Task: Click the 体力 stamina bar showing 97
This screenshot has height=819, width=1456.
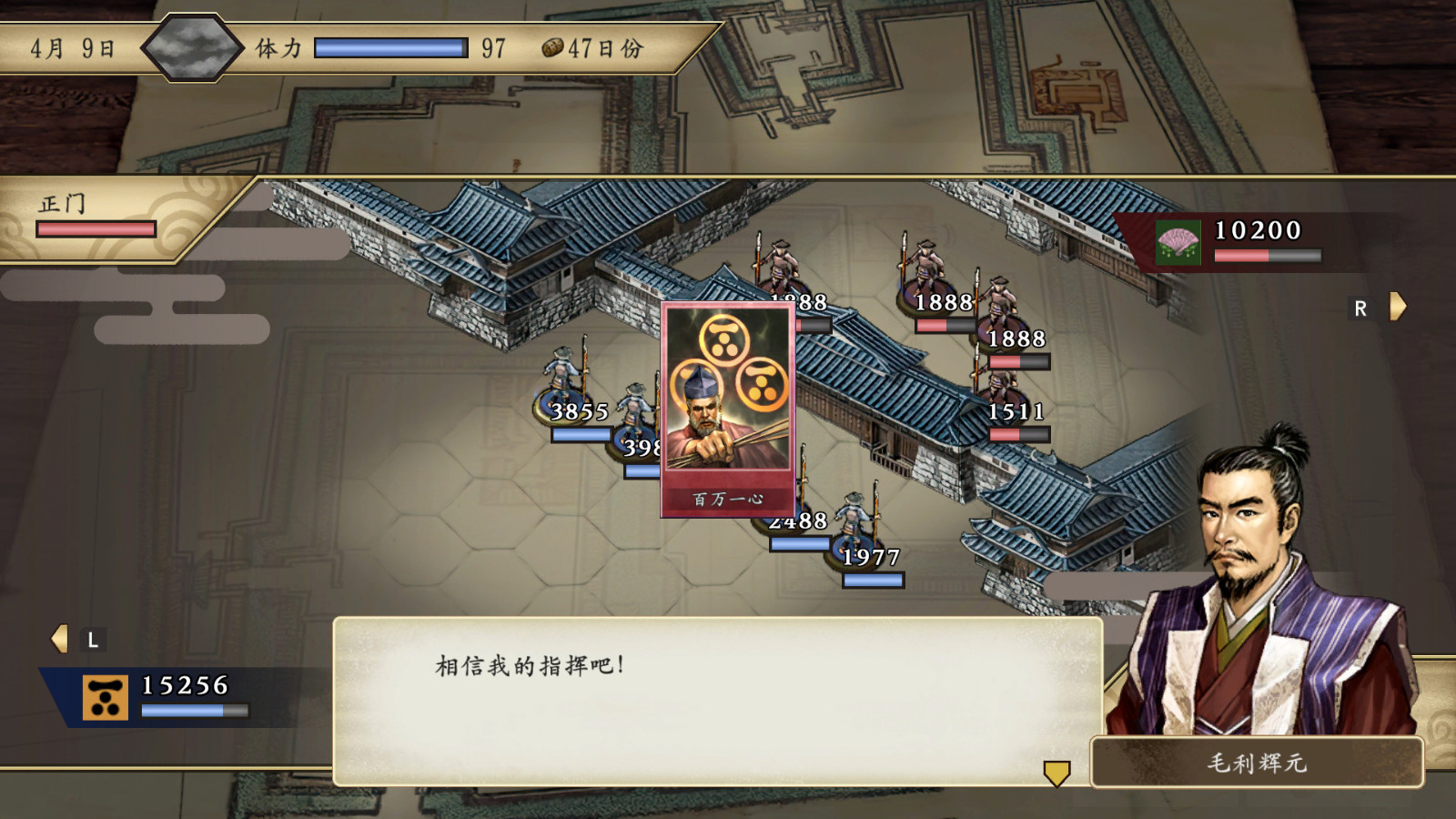Action: tap(391, 47)
